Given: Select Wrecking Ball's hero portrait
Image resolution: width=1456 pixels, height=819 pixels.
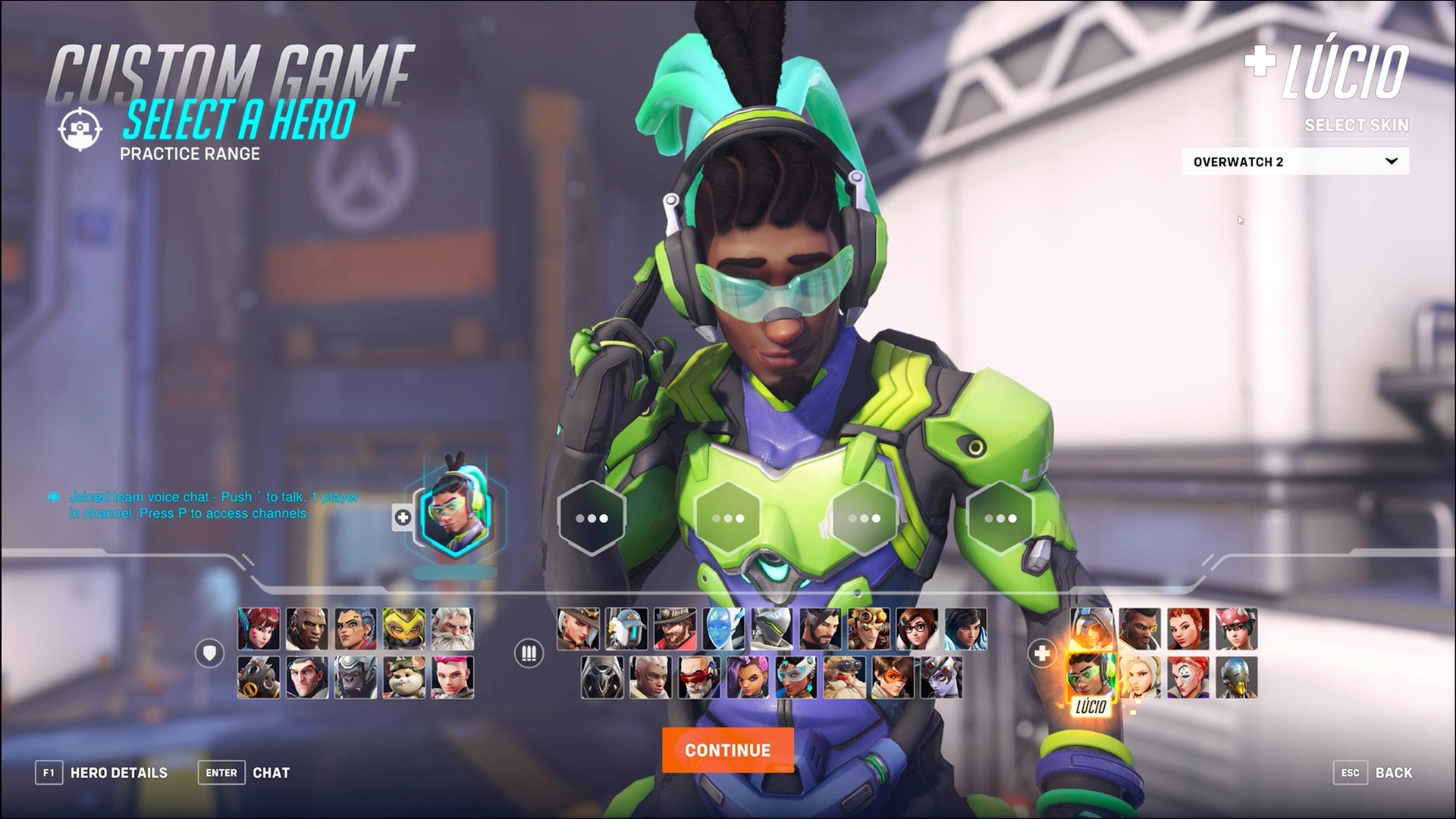Looking at the screenshot, I should (x=403, y=677).
